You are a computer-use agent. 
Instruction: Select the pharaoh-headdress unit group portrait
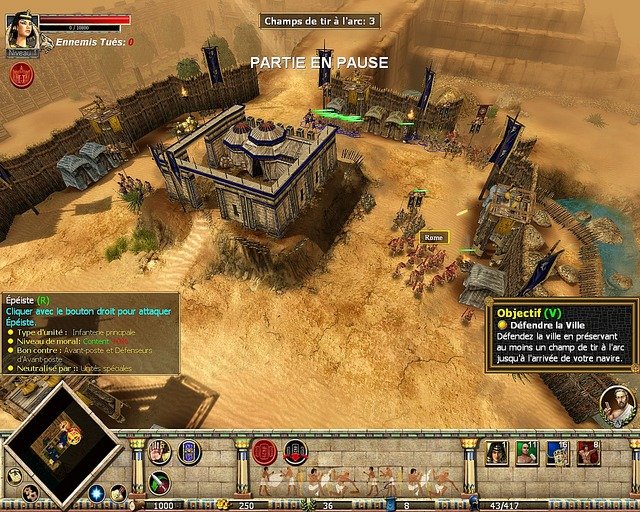pyautogui.click(x=497, y=453)
